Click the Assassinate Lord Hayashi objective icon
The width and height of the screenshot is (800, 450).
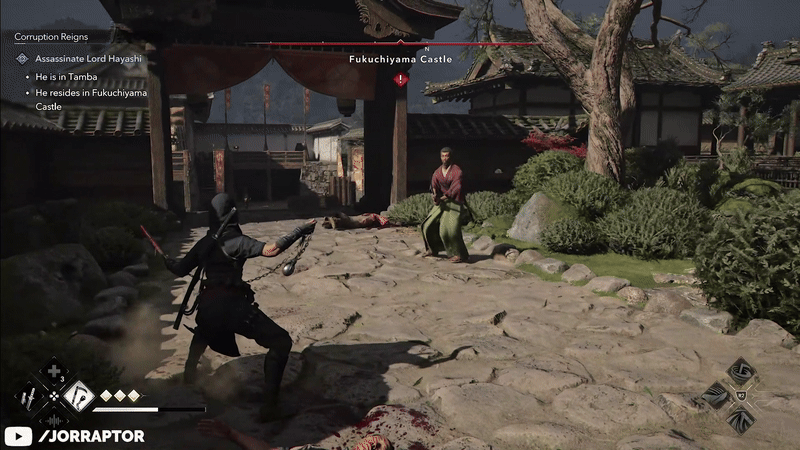(22, 59)
